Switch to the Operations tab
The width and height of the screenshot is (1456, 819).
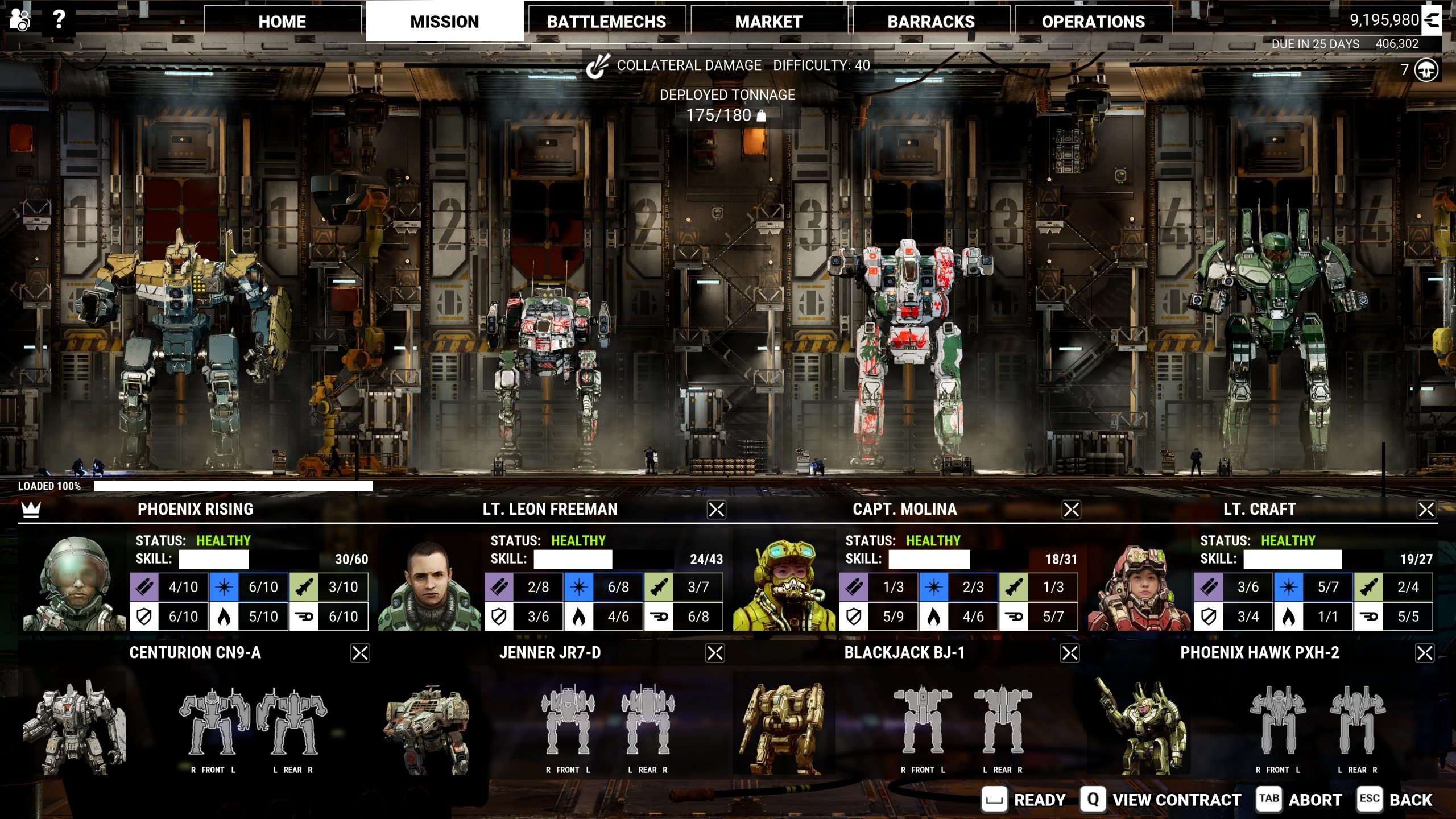(x=1093, y=22)
